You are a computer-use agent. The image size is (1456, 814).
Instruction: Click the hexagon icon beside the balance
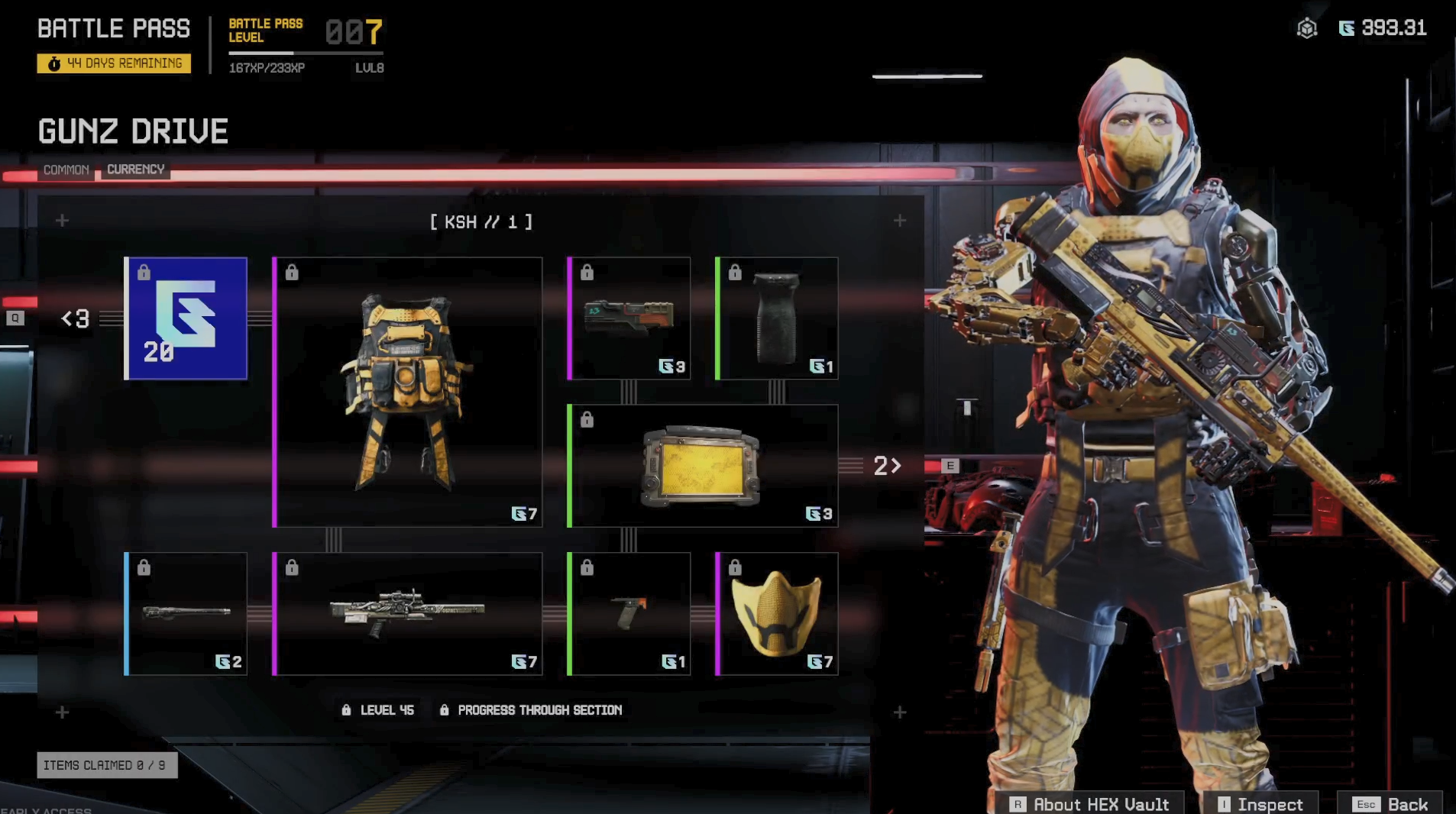coord(1307,29)
